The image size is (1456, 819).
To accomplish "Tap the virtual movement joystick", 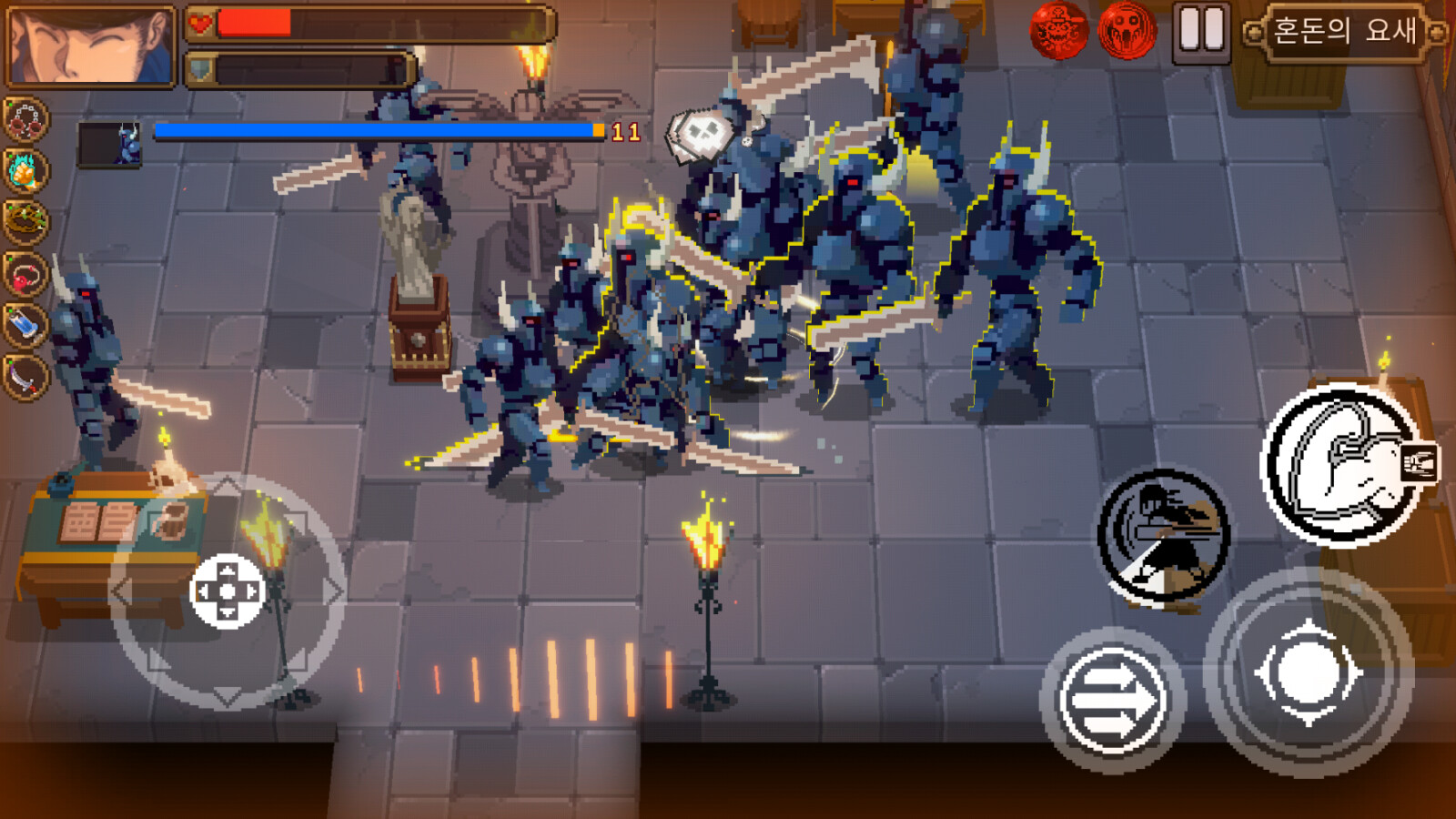I will pyautogui.click(x=227, y=591).
